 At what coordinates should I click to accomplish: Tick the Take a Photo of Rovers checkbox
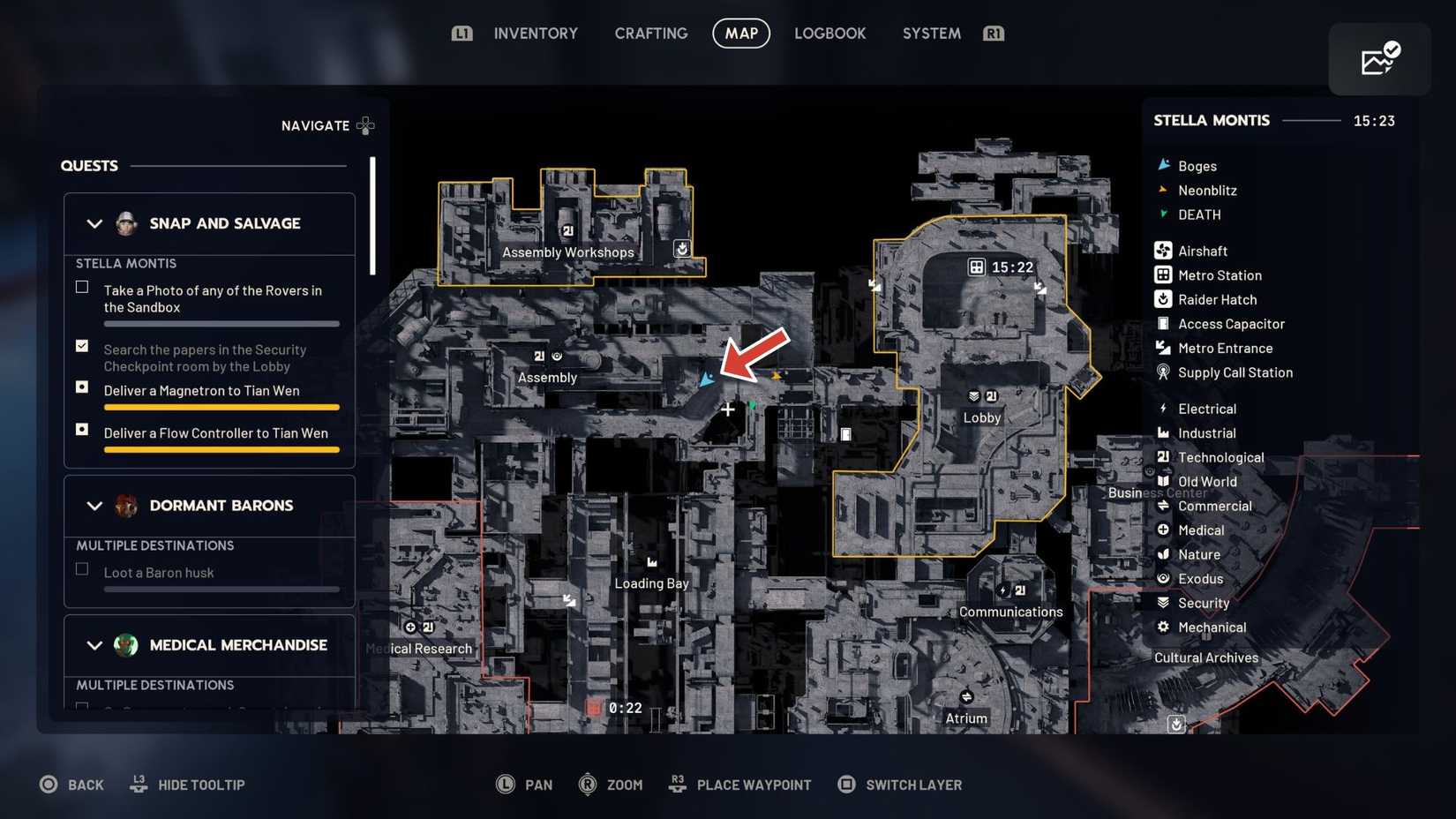click(81, 286)
